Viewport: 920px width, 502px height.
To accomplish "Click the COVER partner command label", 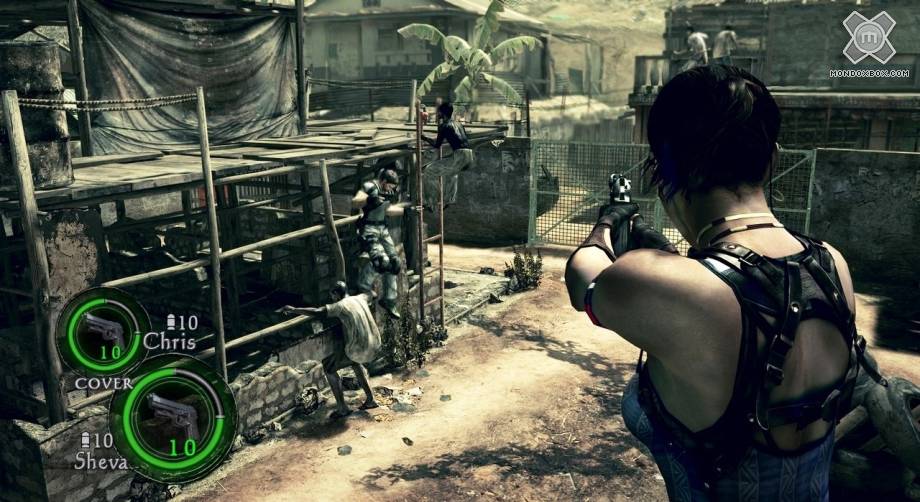I will [96, 383].
